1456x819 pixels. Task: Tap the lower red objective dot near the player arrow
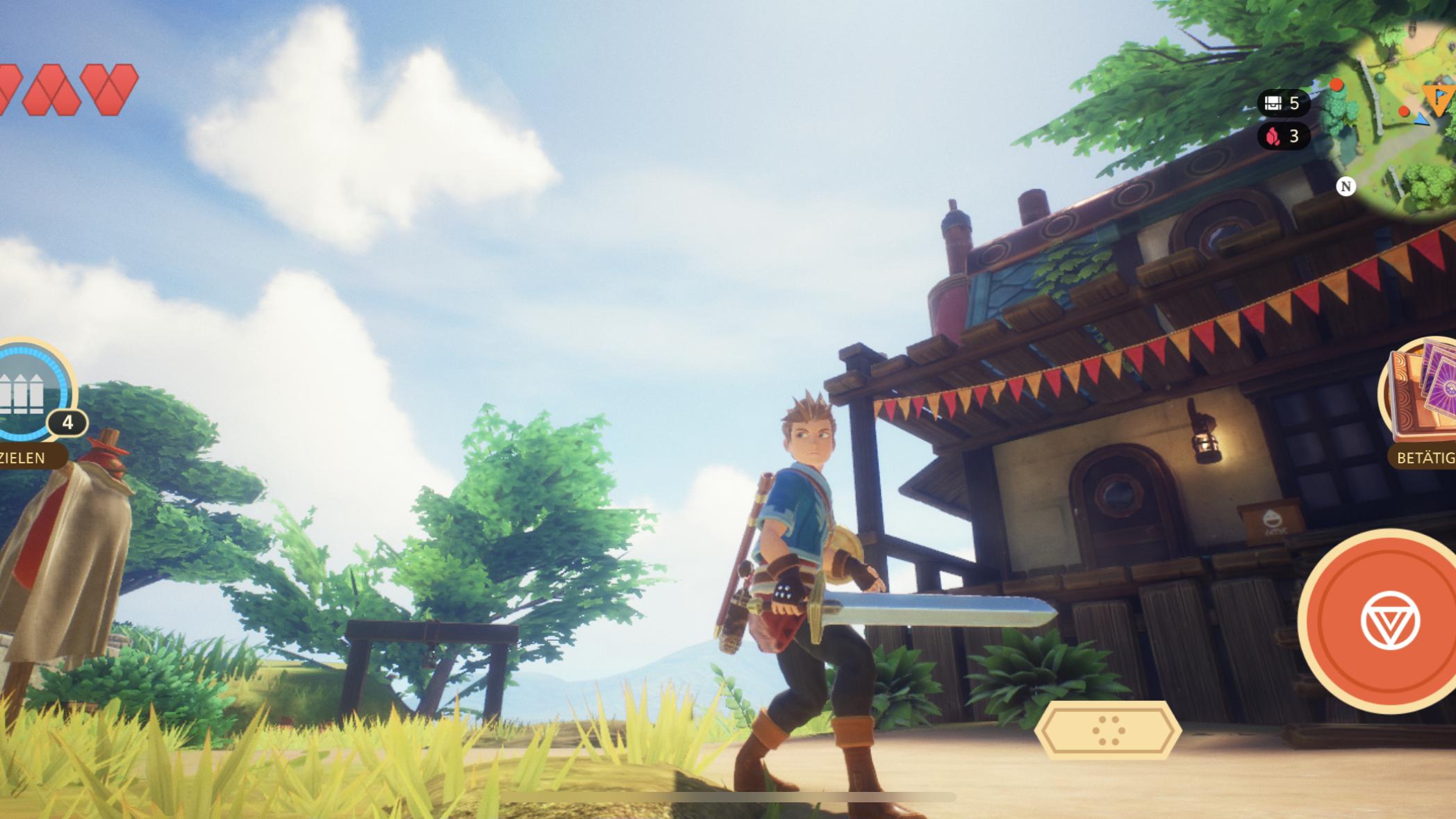1404,111
